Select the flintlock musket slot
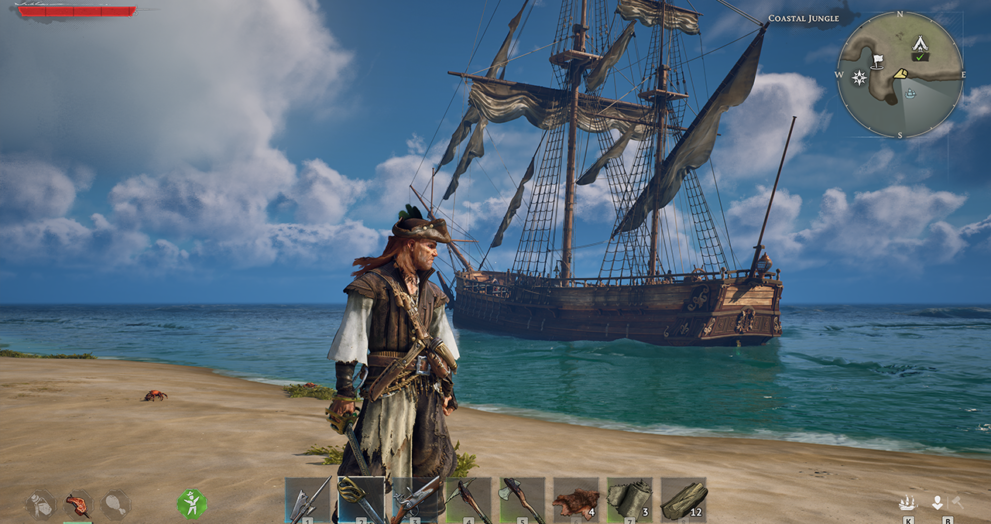 (415, 499)
